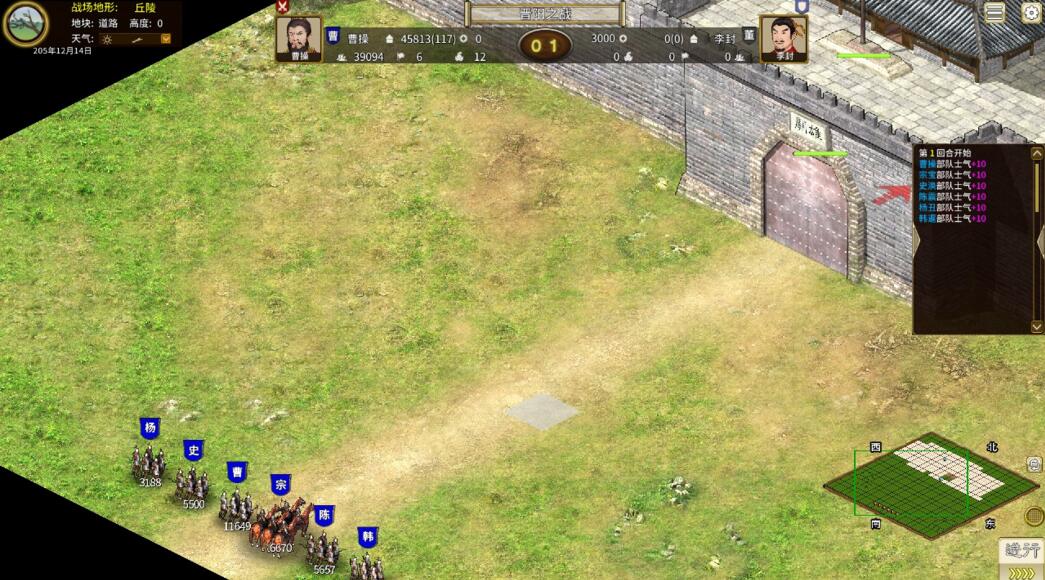Select the unit with 韩 banner
Screen dimensions: 1045x580
tap(367, 564)
